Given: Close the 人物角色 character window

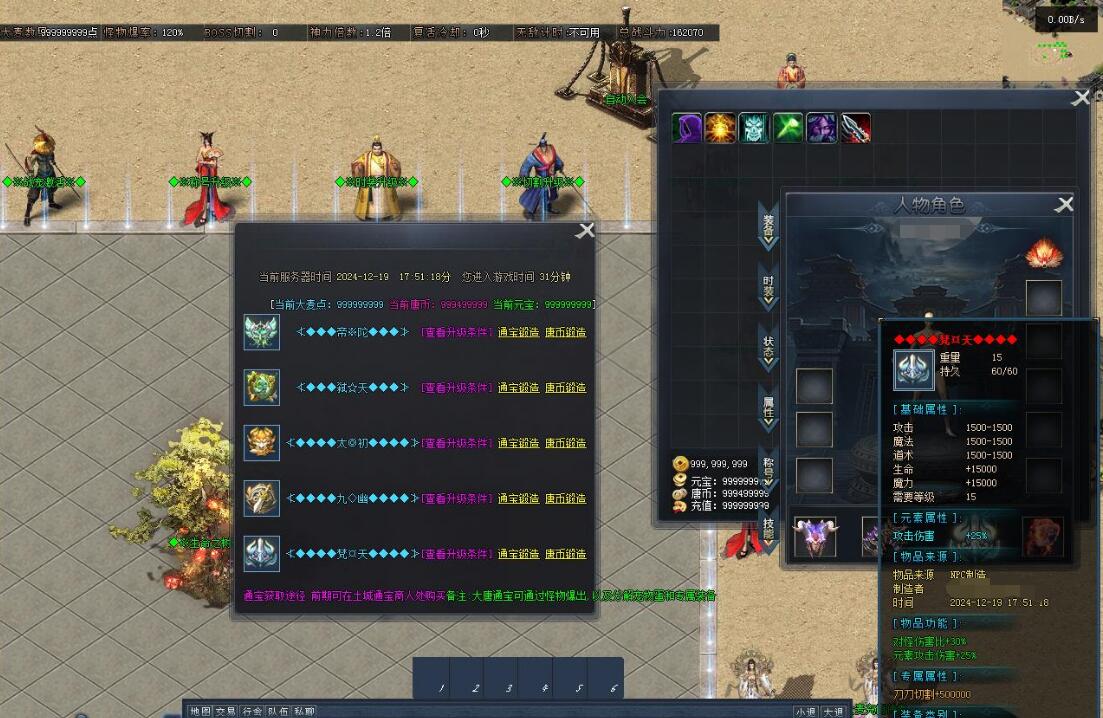Looking at the screenshot, I should pos(1065,205).
